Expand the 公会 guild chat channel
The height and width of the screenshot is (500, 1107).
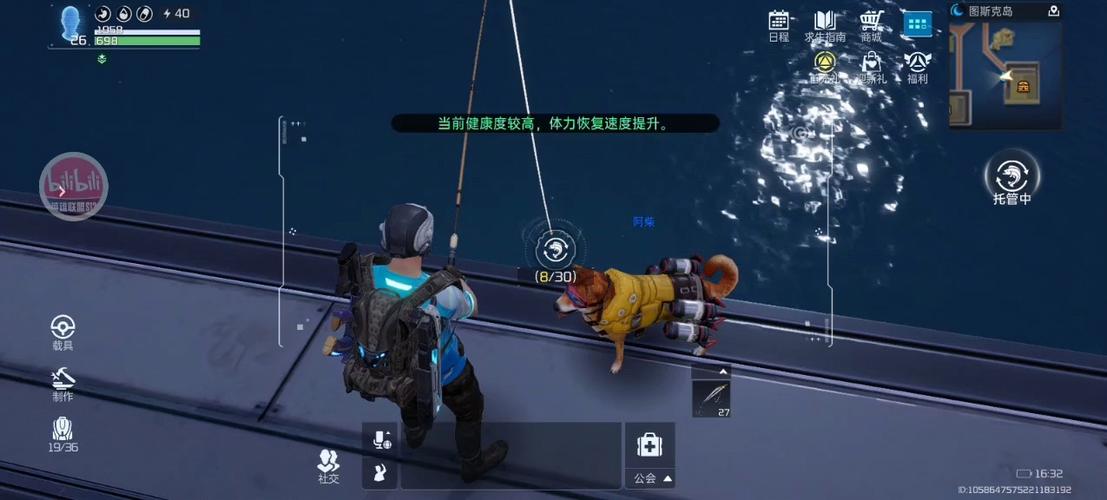tap(653, 478)
